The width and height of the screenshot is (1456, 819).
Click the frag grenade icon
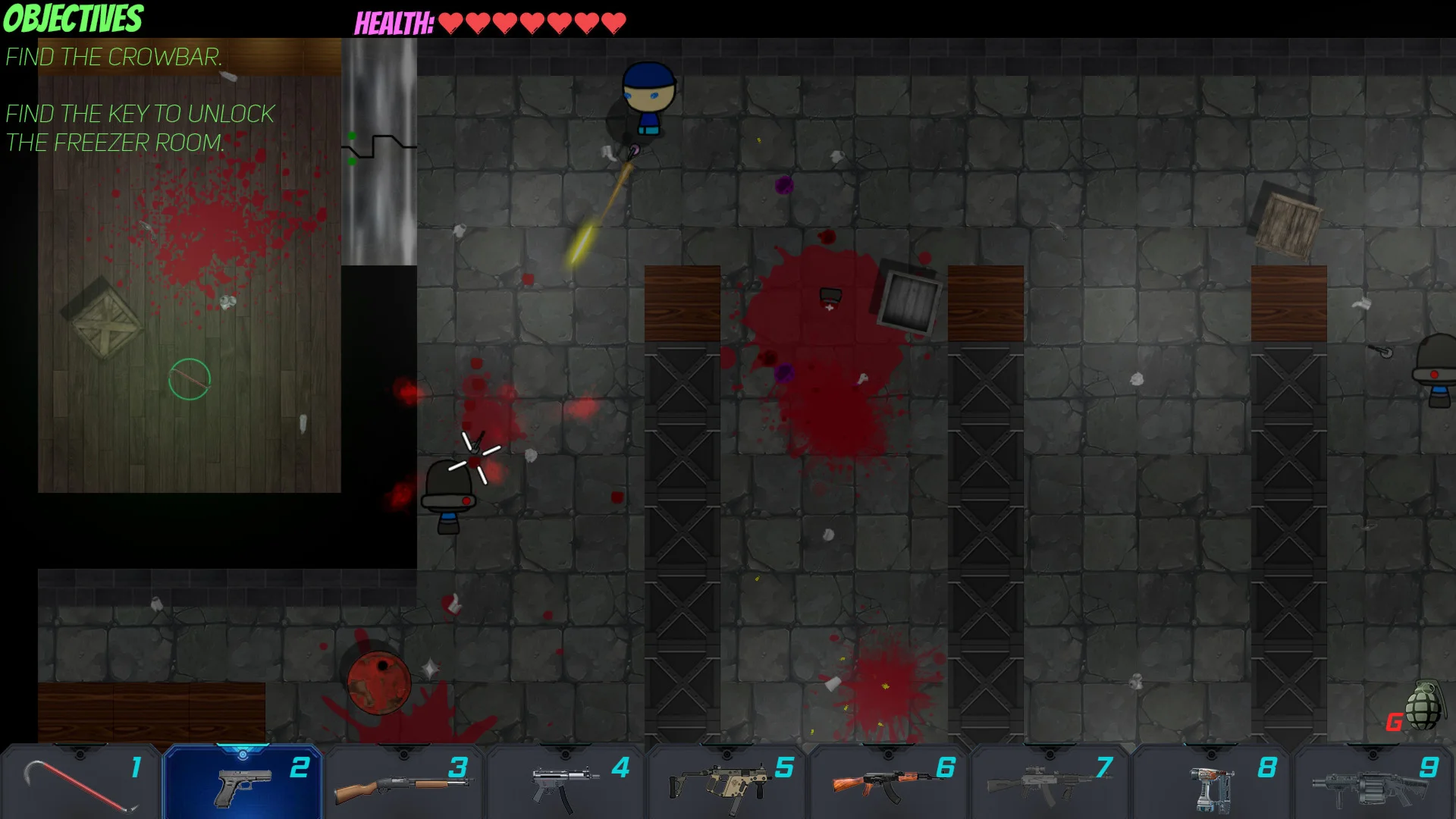tap(1423, 706)
